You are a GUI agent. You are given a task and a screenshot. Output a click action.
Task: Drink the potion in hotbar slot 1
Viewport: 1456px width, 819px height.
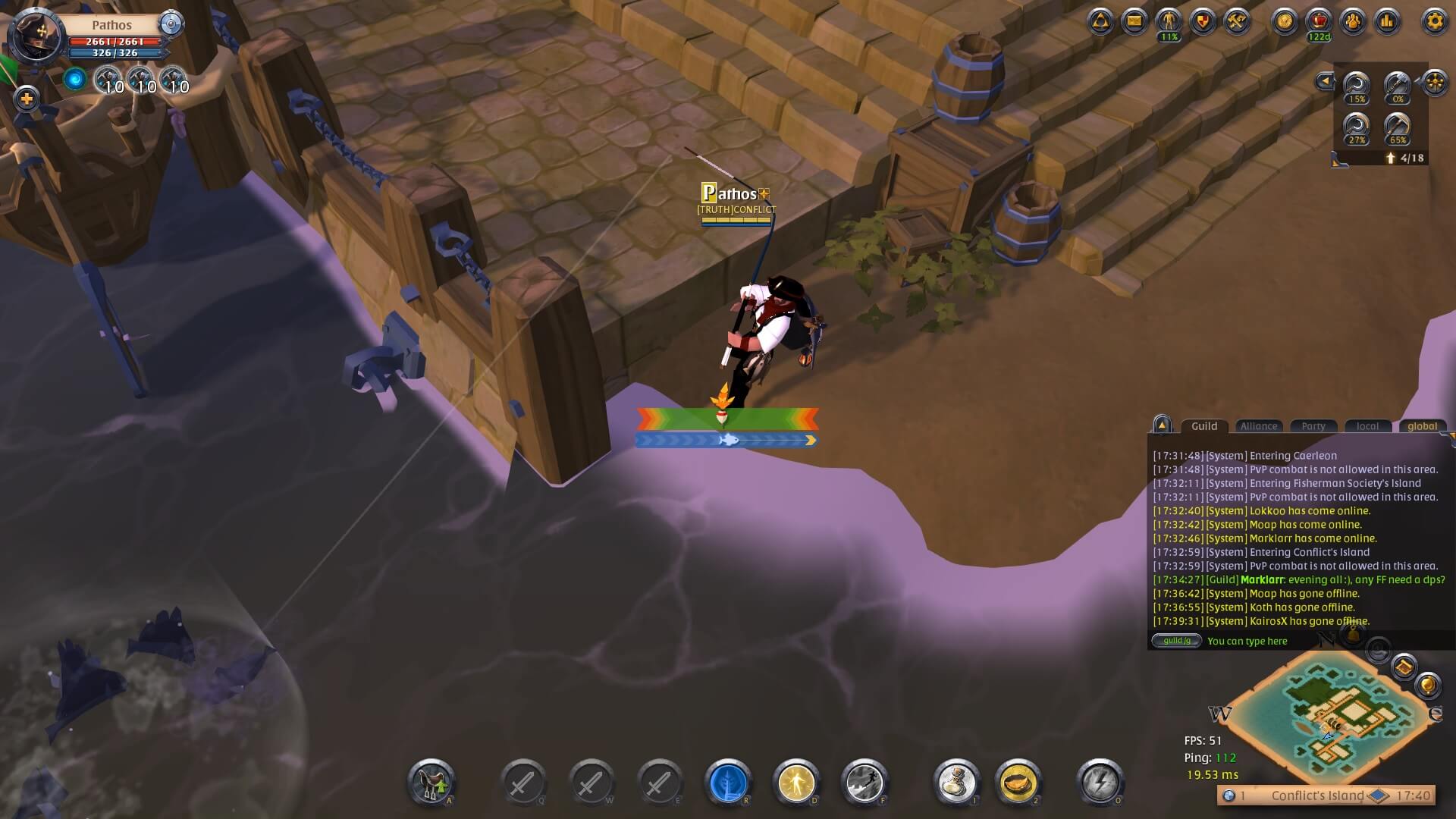click(957, 782)
